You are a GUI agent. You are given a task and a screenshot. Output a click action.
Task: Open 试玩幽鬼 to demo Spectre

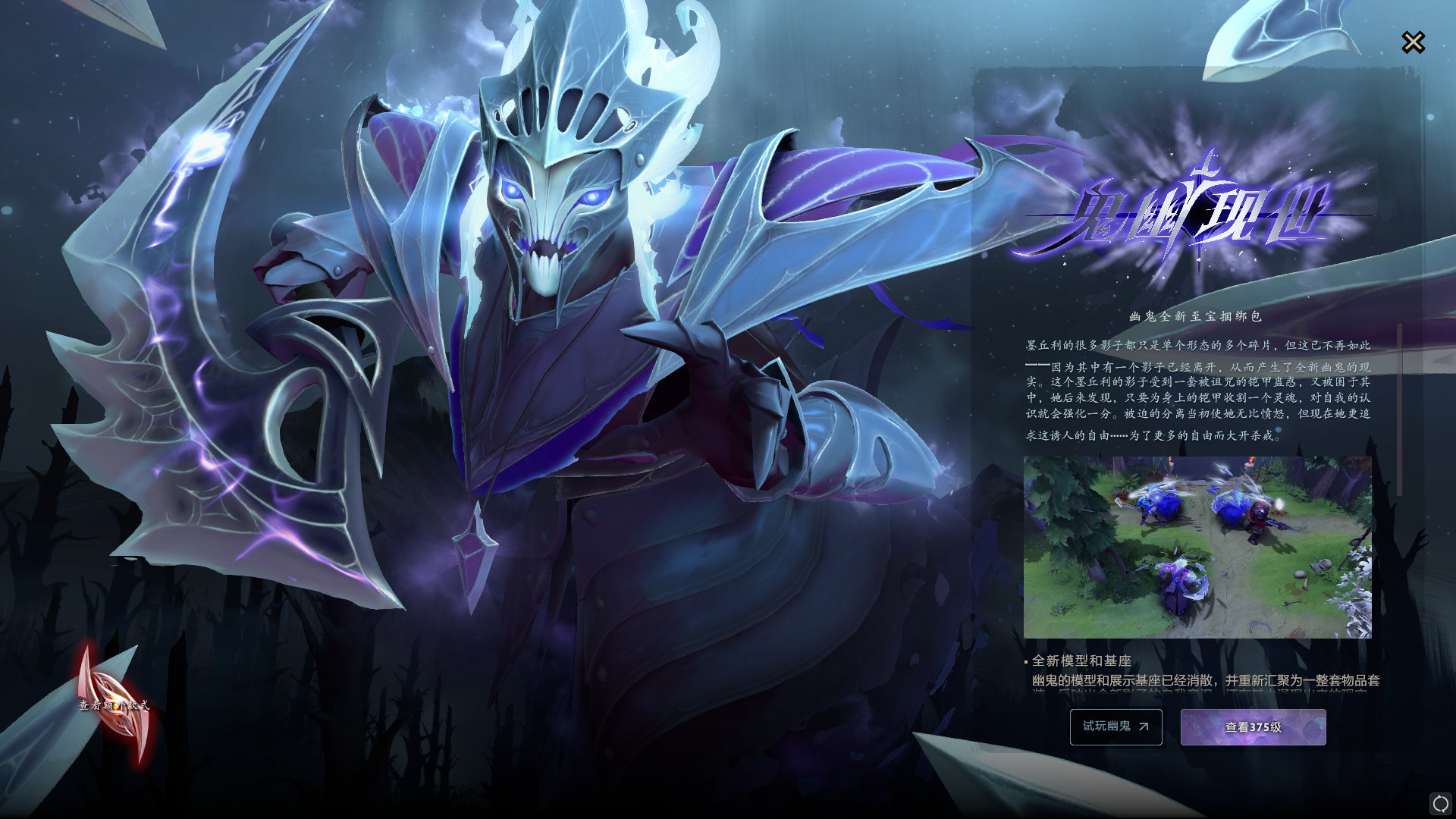(1115, 726)
